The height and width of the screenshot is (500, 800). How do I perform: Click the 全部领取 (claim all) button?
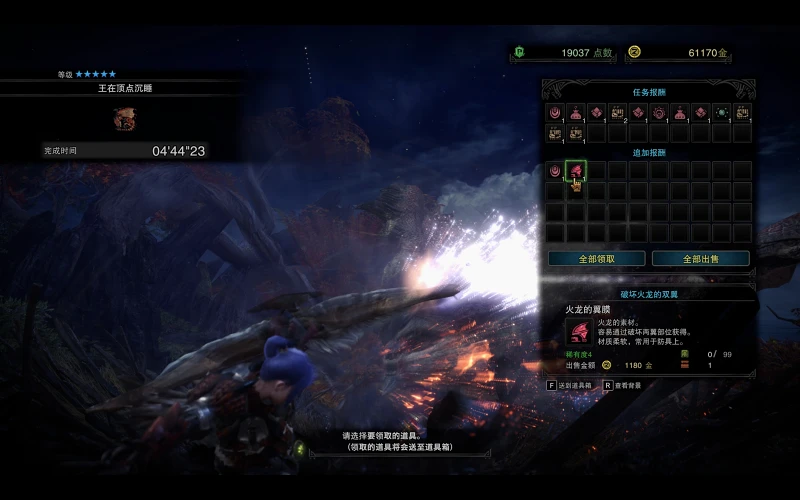pos(596,258)
